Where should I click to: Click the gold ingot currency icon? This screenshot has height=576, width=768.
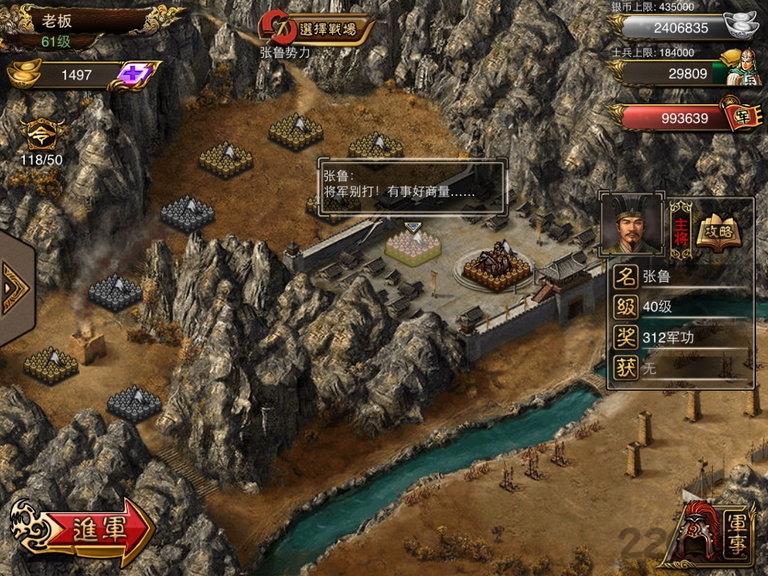tap(27, 75)
